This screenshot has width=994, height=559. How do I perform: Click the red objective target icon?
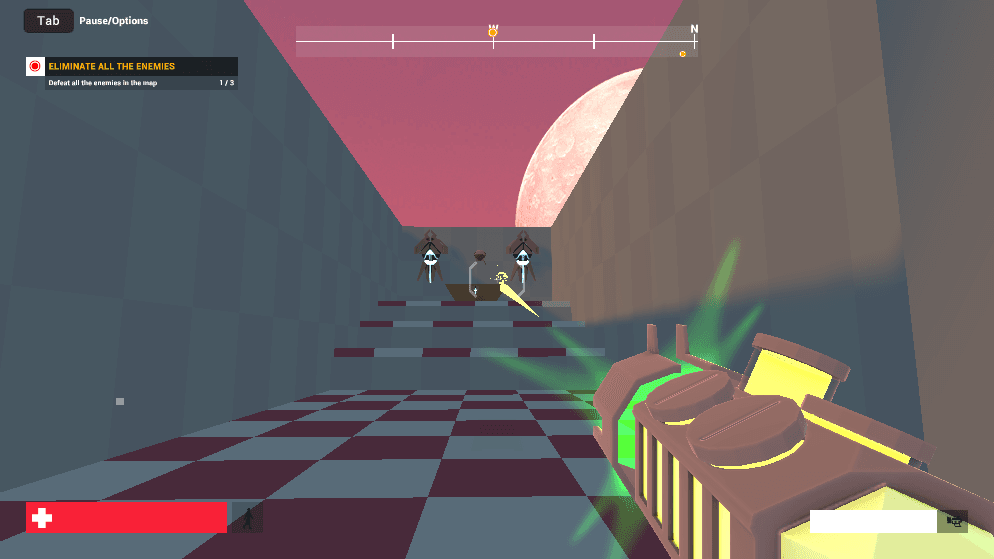pyautogui.click(x=35, y=66)
